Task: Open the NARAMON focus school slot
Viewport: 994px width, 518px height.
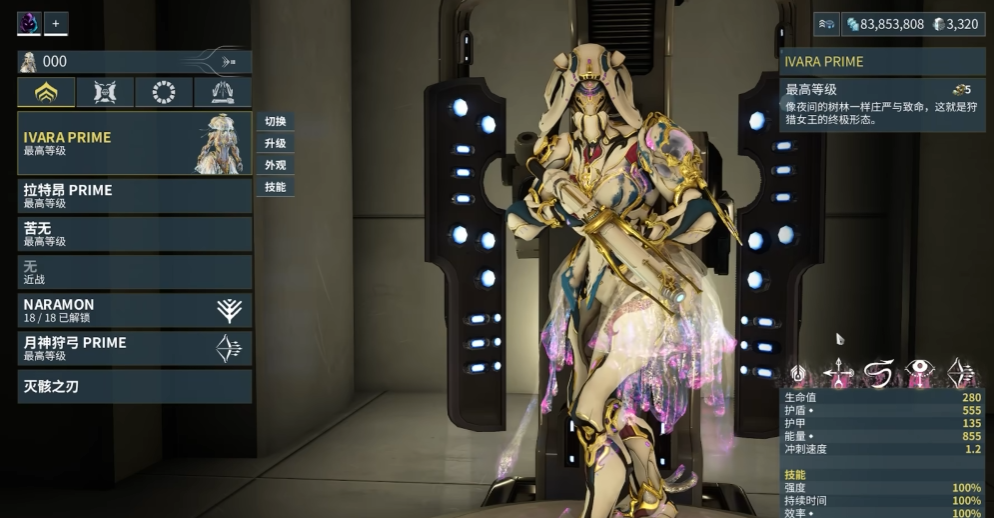Action: pyautogui.click(x=134, y=310)
